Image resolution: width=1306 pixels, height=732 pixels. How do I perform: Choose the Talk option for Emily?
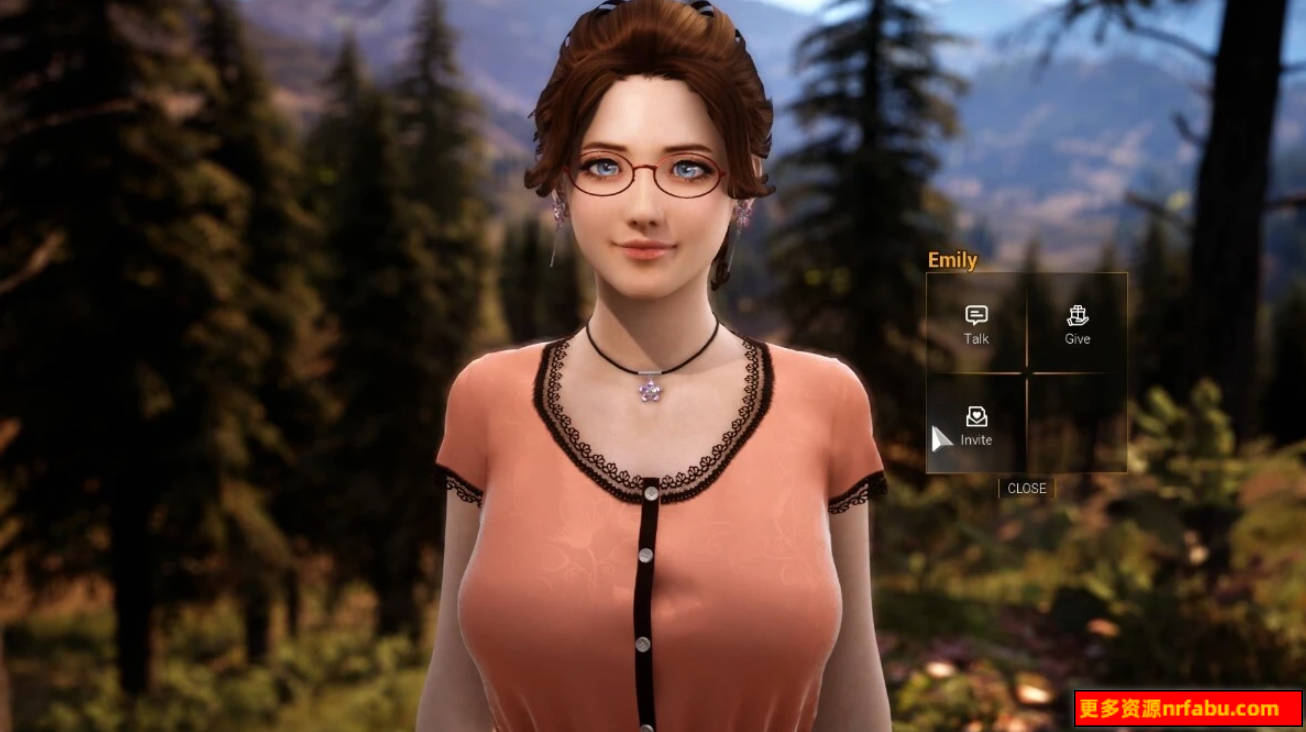(976, 325)
